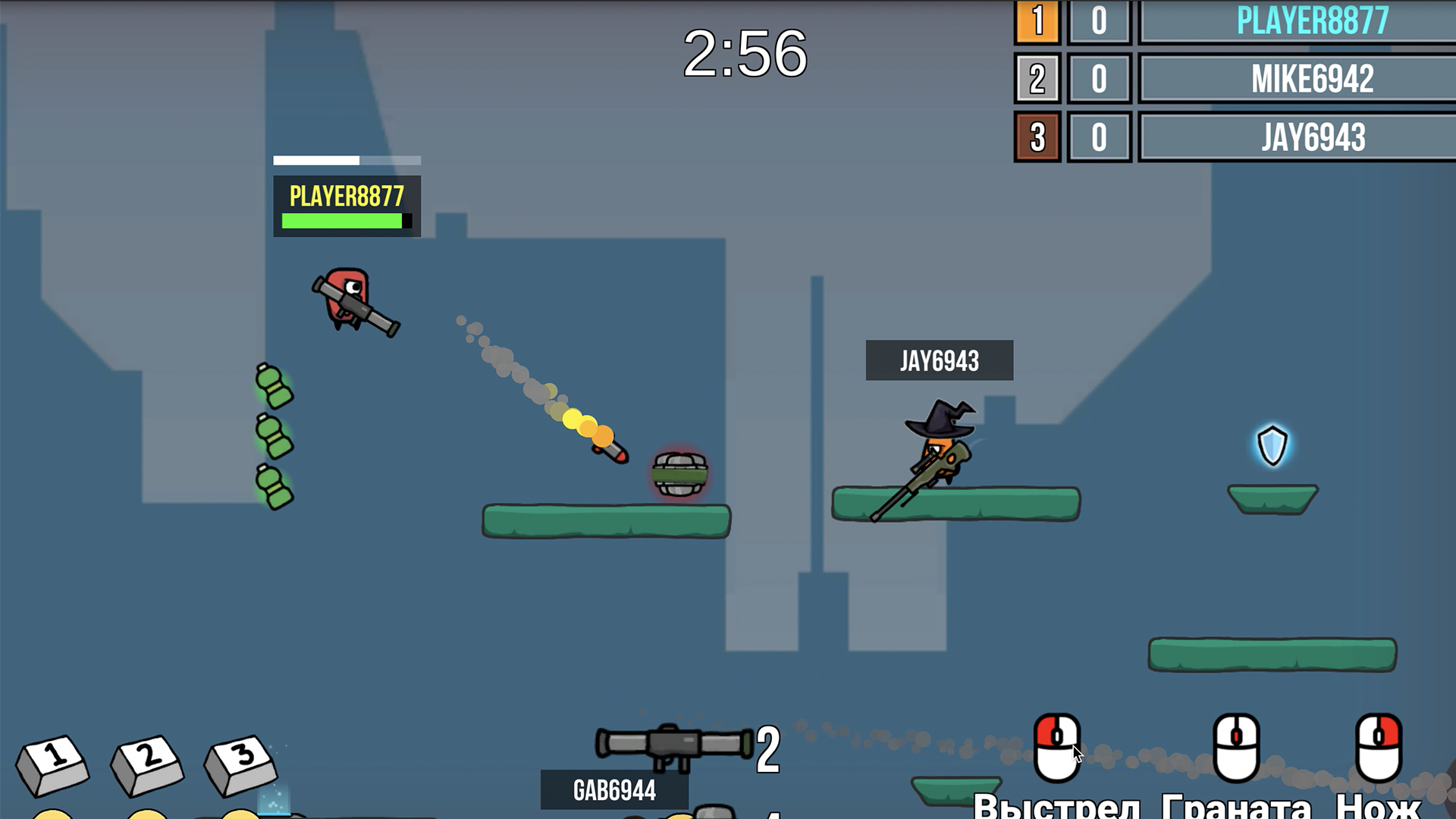Select the JAY6943 nameplate above the sniper

940,358
